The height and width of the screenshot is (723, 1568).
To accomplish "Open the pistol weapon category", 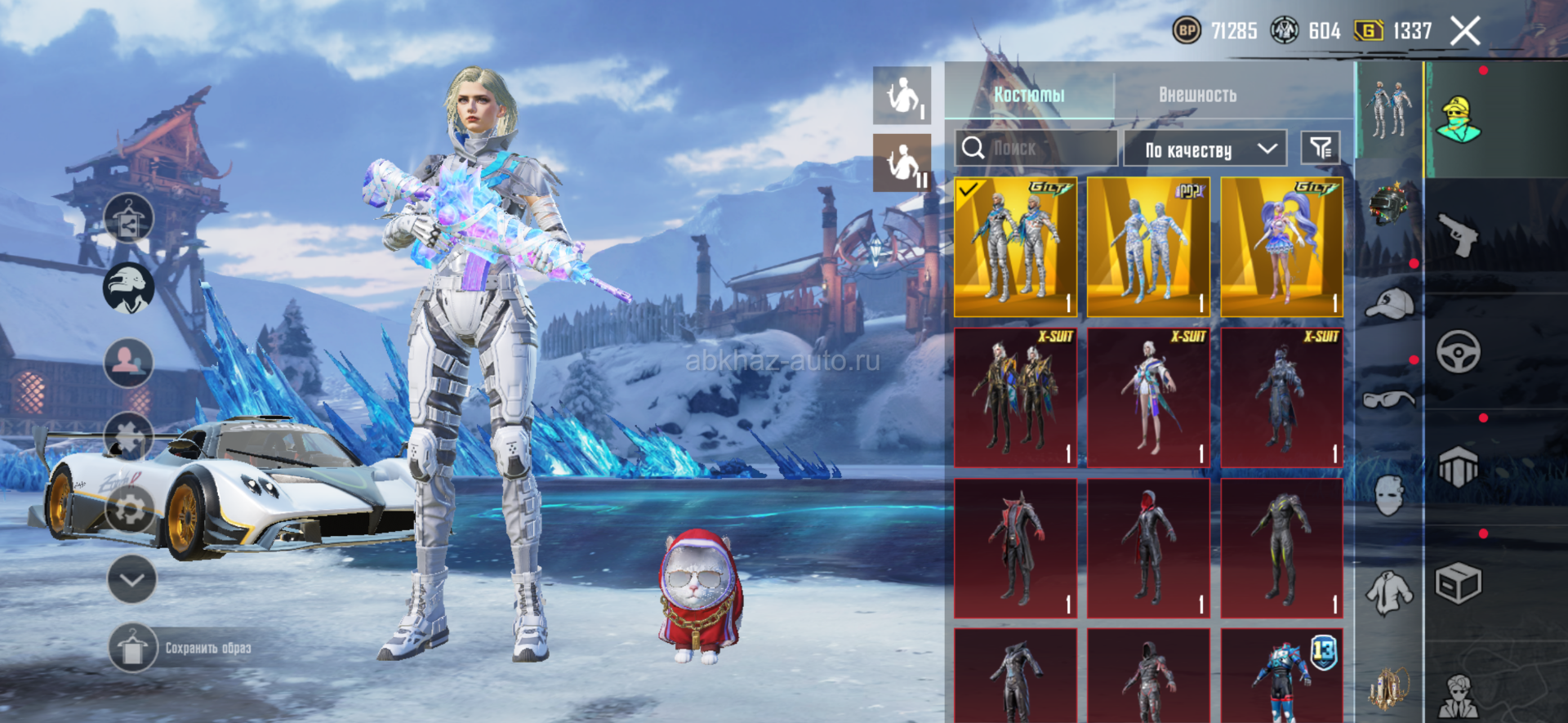I will (x=1459, y=235).
